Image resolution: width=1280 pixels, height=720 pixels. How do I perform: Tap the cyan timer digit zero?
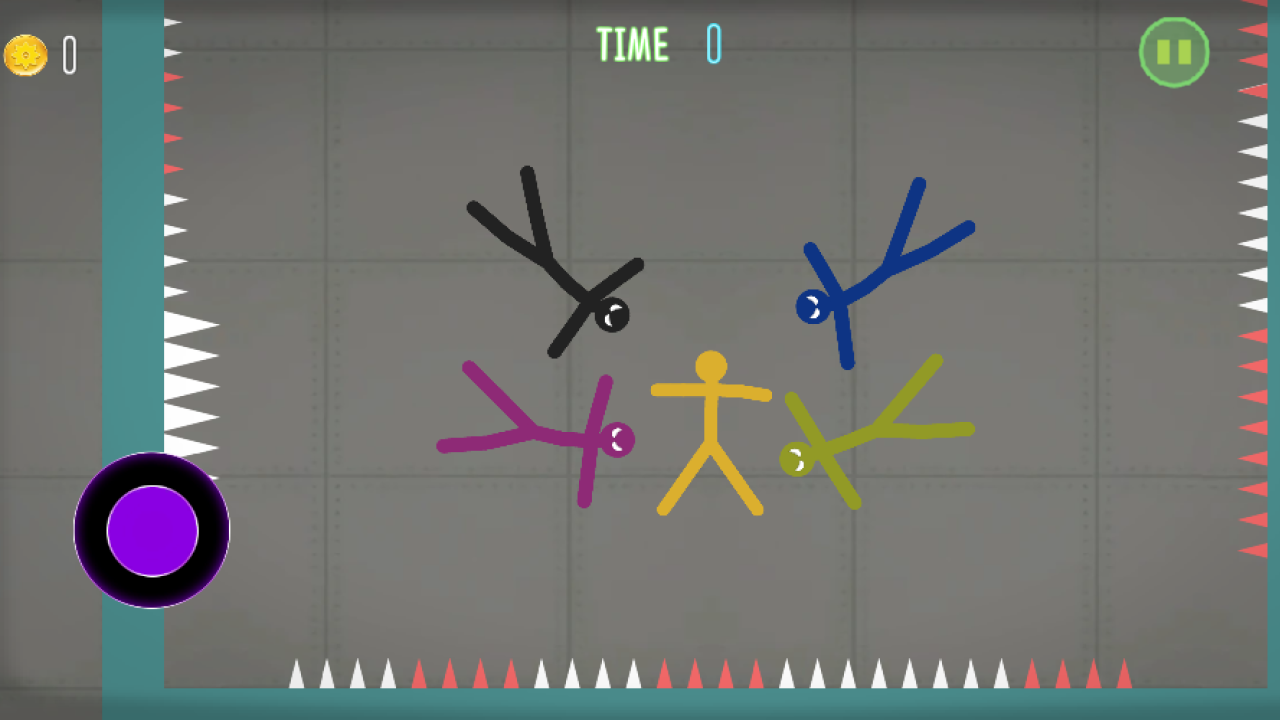tap(712, 45)
